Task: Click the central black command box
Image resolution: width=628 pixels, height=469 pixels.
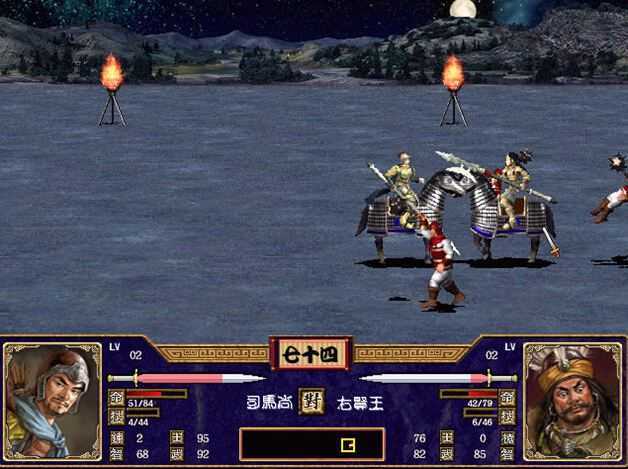Action: click(x=312, y=443)
